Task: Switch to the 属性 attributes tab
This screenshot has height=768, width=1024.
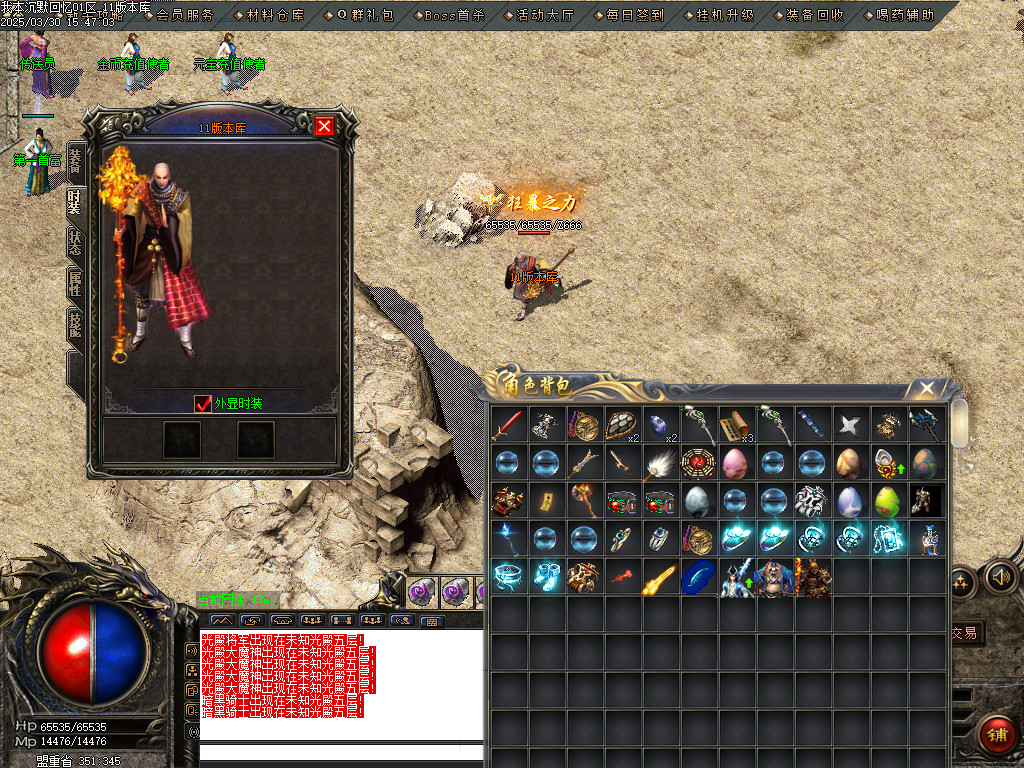Action: [x=75, y=283]
